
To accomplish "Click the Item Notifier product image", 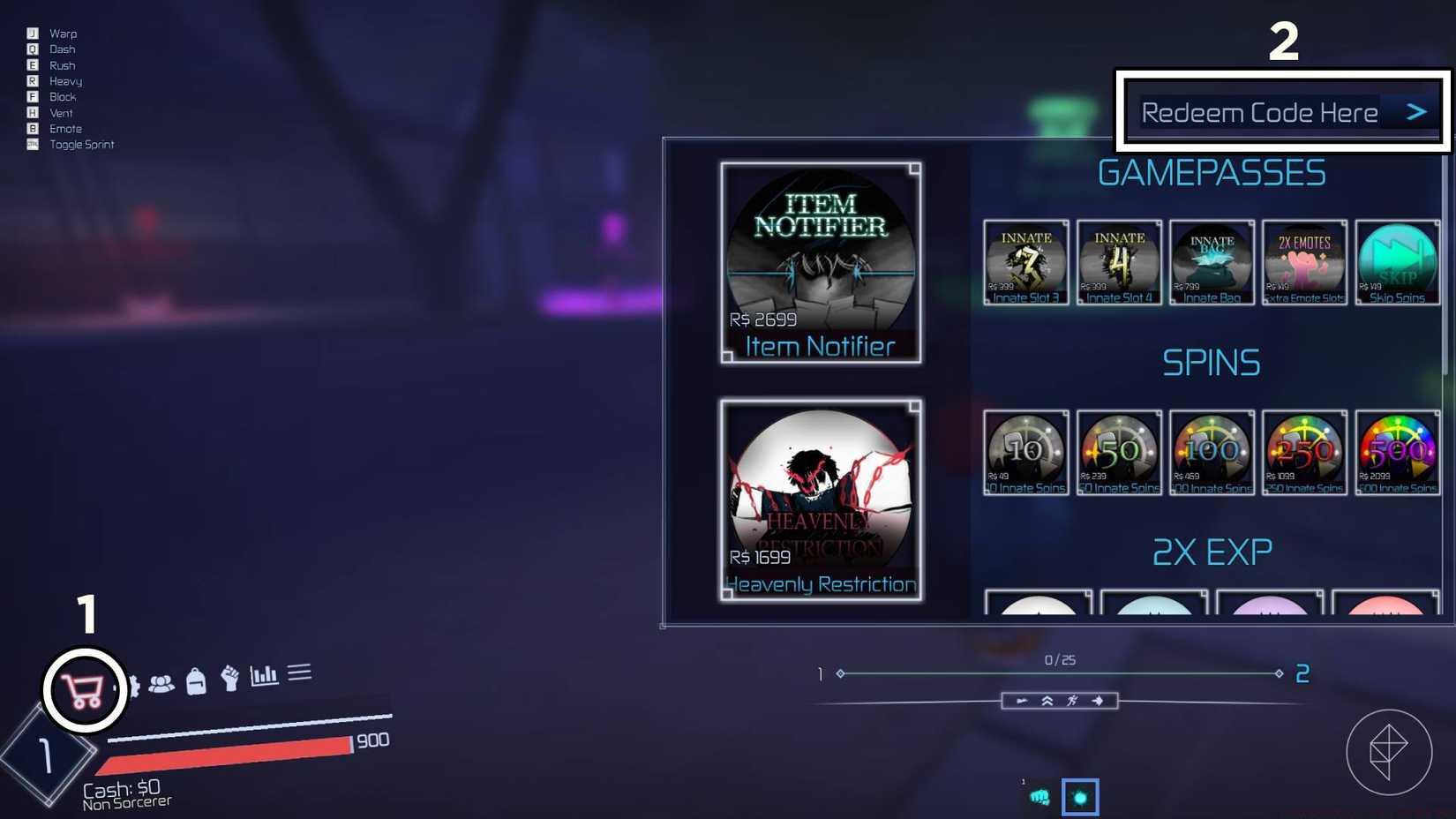I will pos(821,260).
